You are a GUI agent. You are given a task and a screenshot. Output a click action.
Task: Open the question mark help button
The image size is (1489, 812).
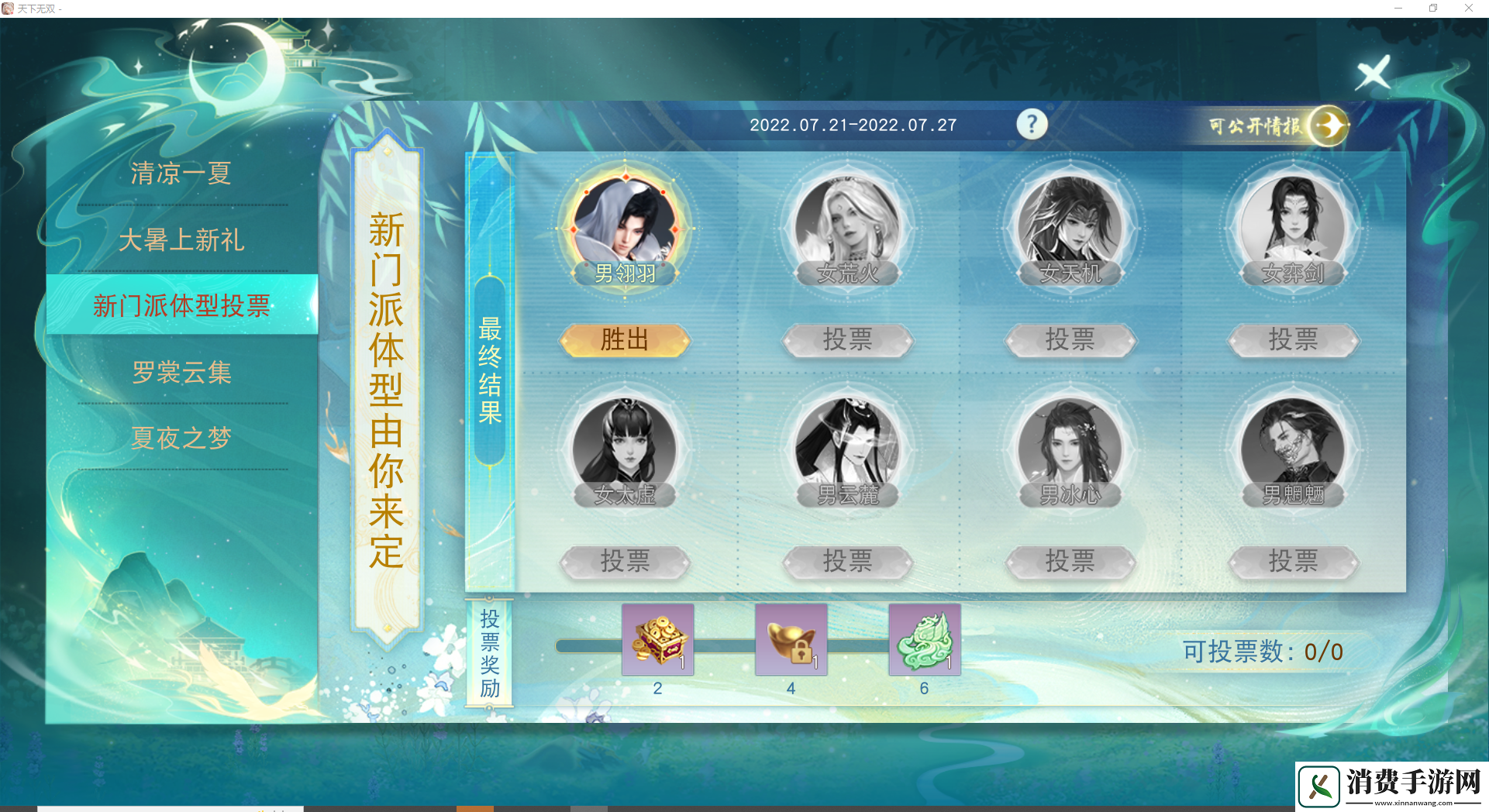click(x=1032, y=124)
